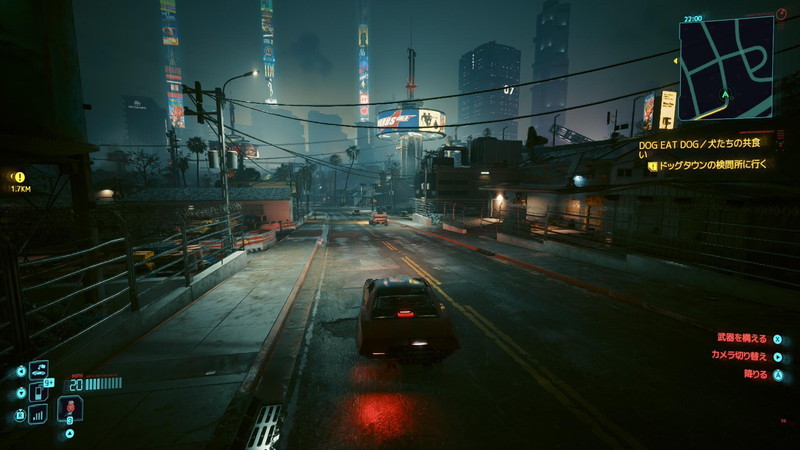Screen dimensions: 800x450
Task: Open the vehicle call icon
Action: point(39,371)
